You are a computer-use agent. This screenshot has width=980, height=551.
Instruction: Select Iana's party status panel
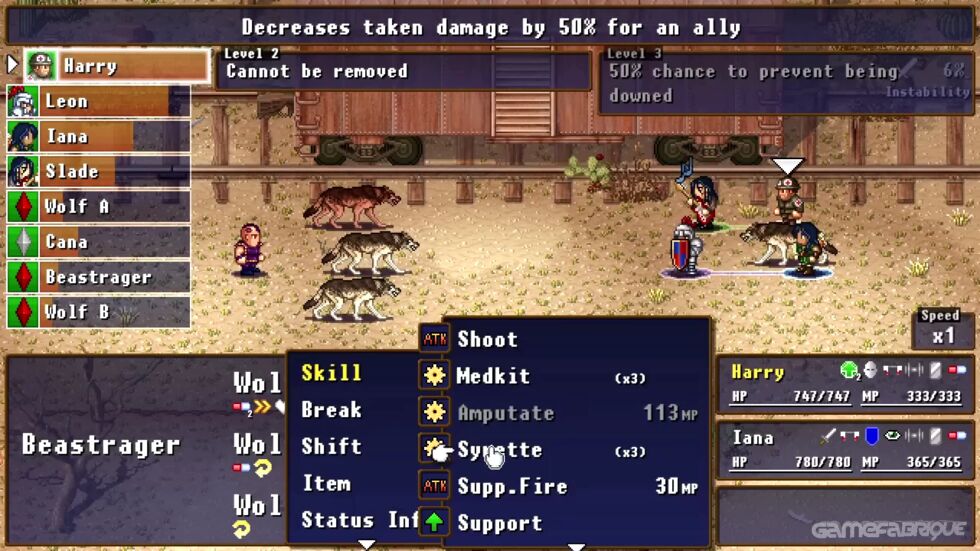(x=846, y=448)
